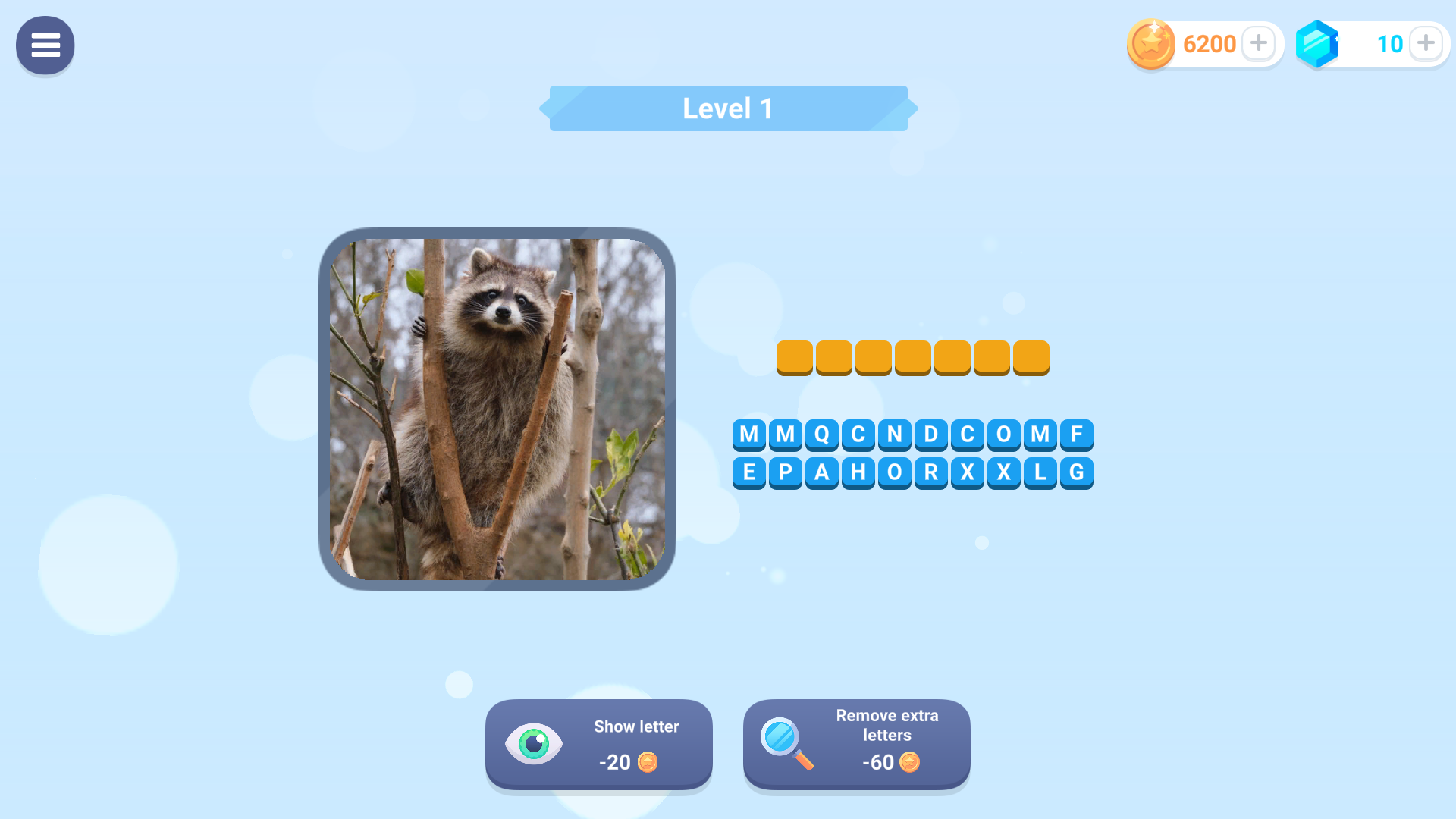The height and width of the screenshot is (819, 1456).
Task: Select the letter G tile
Action: [x=1077, y=472]
